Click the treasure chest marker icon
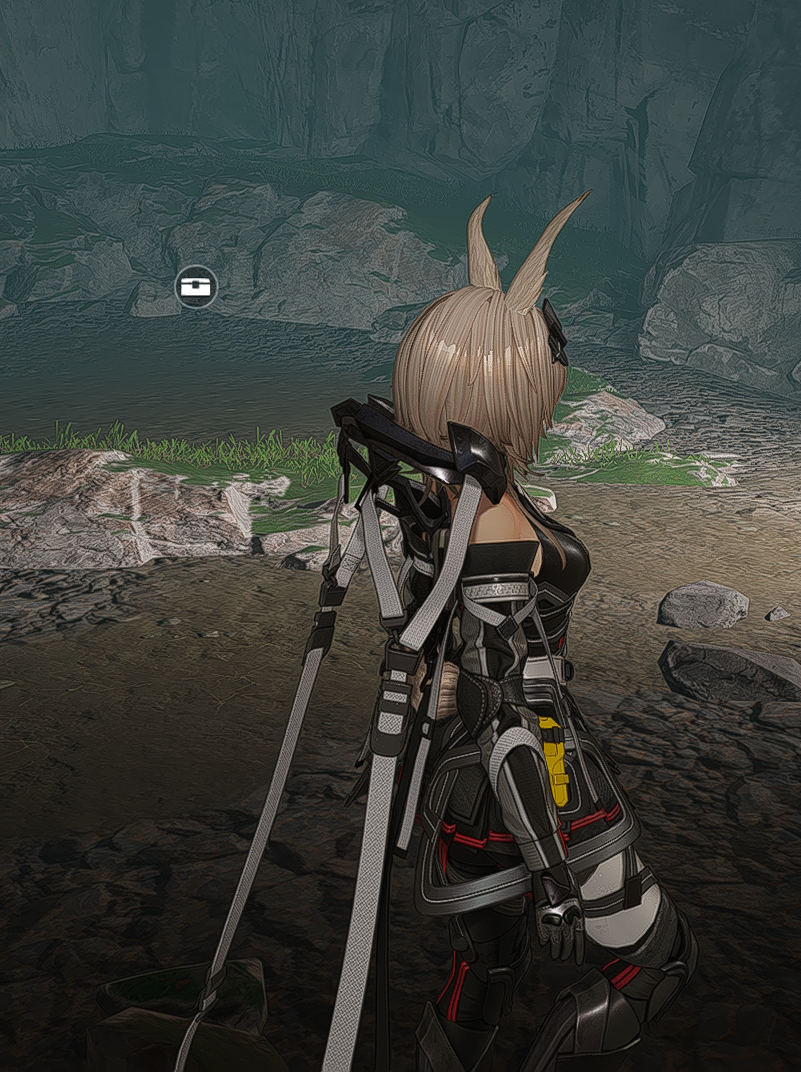Viewport: 801px width, 1072px height. click(195, 287)
